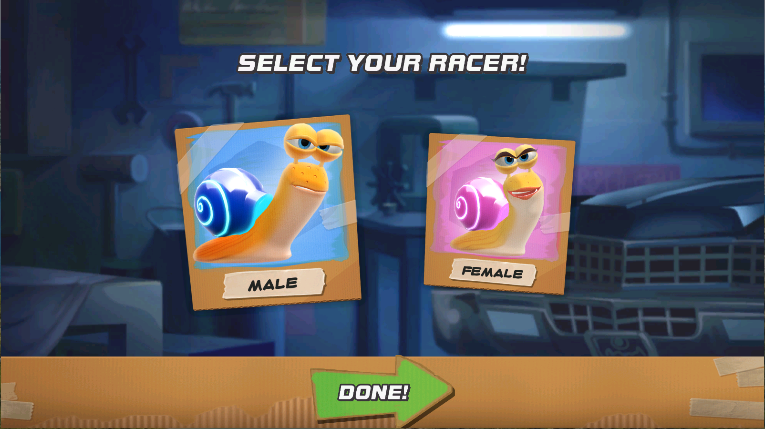Select the male snail racer card
The height and width of the screenshot is (429, 765).
(x=266, y=210)
